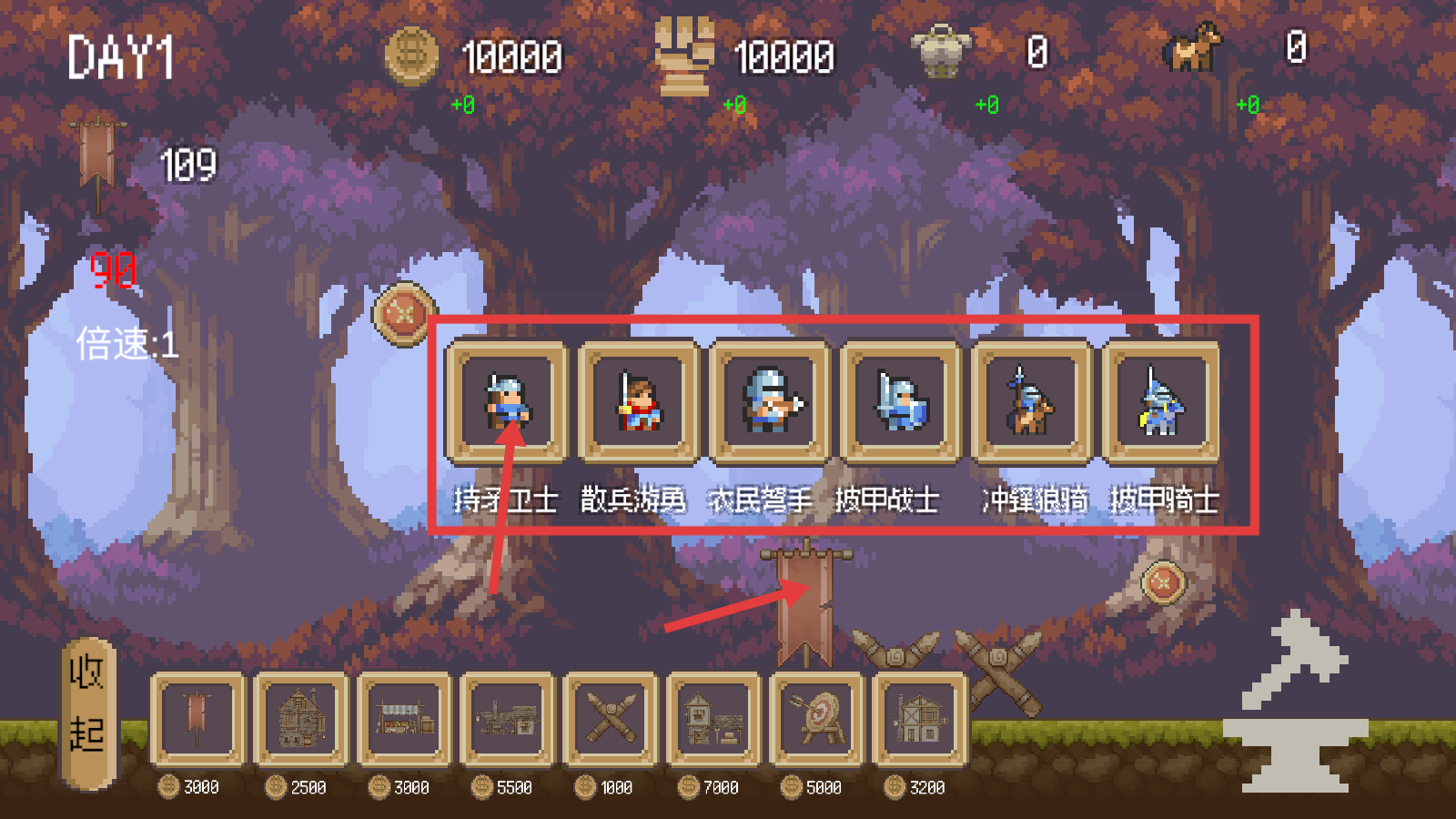The width and height of the screenshot is (1456, 819).
Task: Select the timber house costing 3200
Action: click(919, 719)
